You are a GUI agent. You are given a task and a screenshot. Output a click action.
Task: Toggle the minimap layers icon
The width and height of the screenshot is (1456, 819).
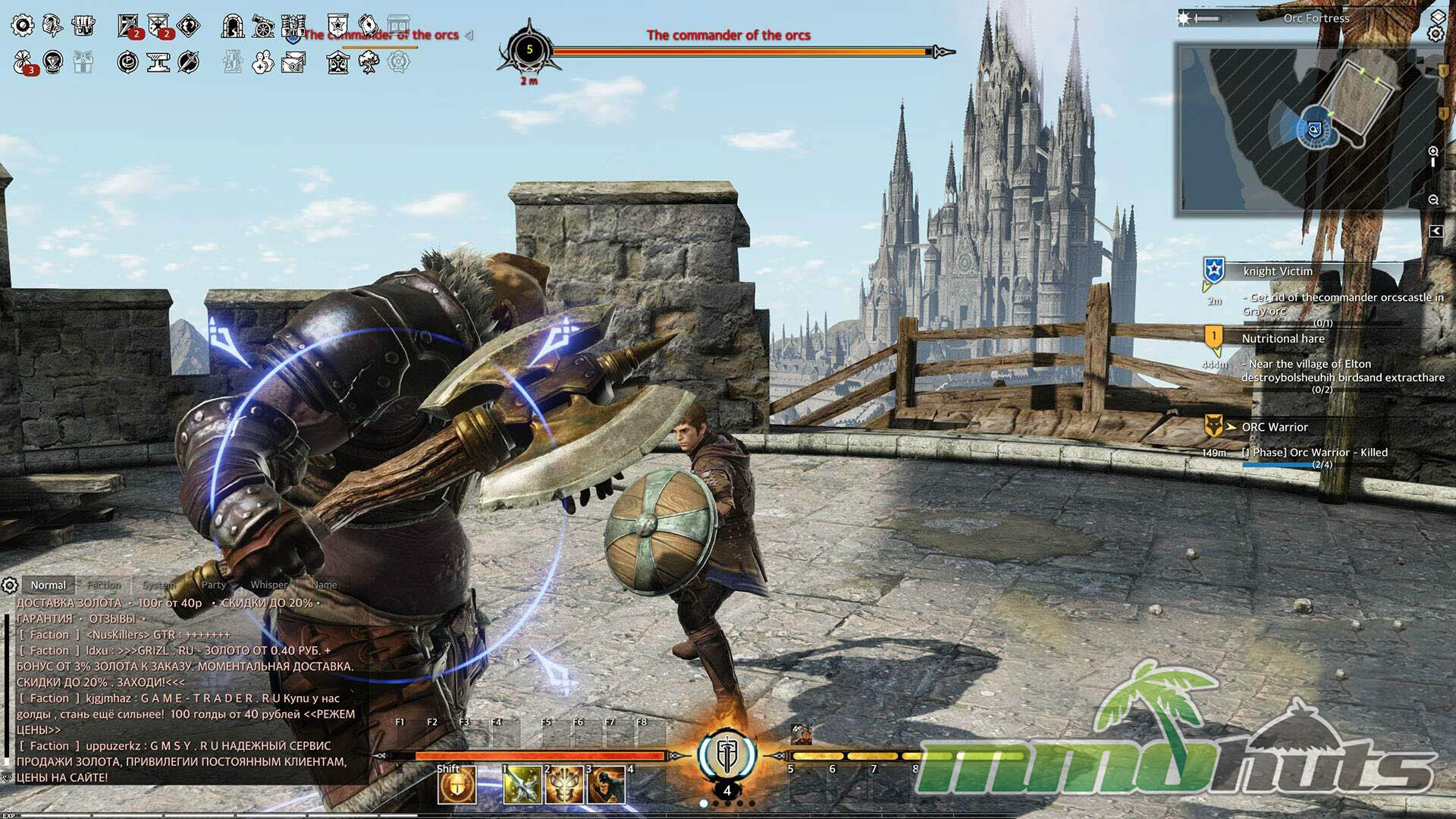pyautogui.click(x=1438, y=17)
